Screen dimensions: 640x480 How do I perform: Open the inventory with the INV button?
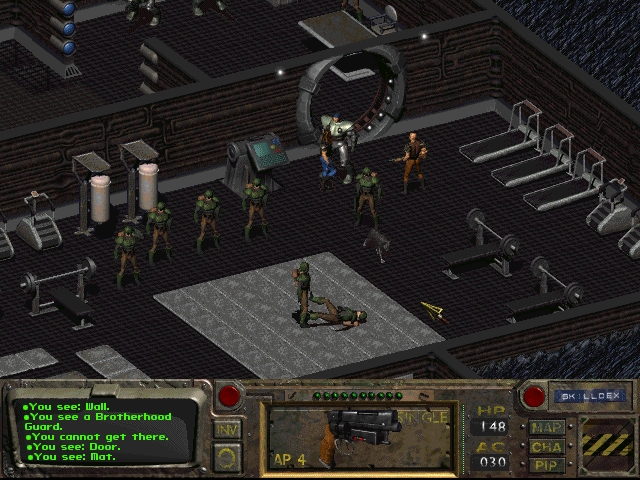pos(228,430)
